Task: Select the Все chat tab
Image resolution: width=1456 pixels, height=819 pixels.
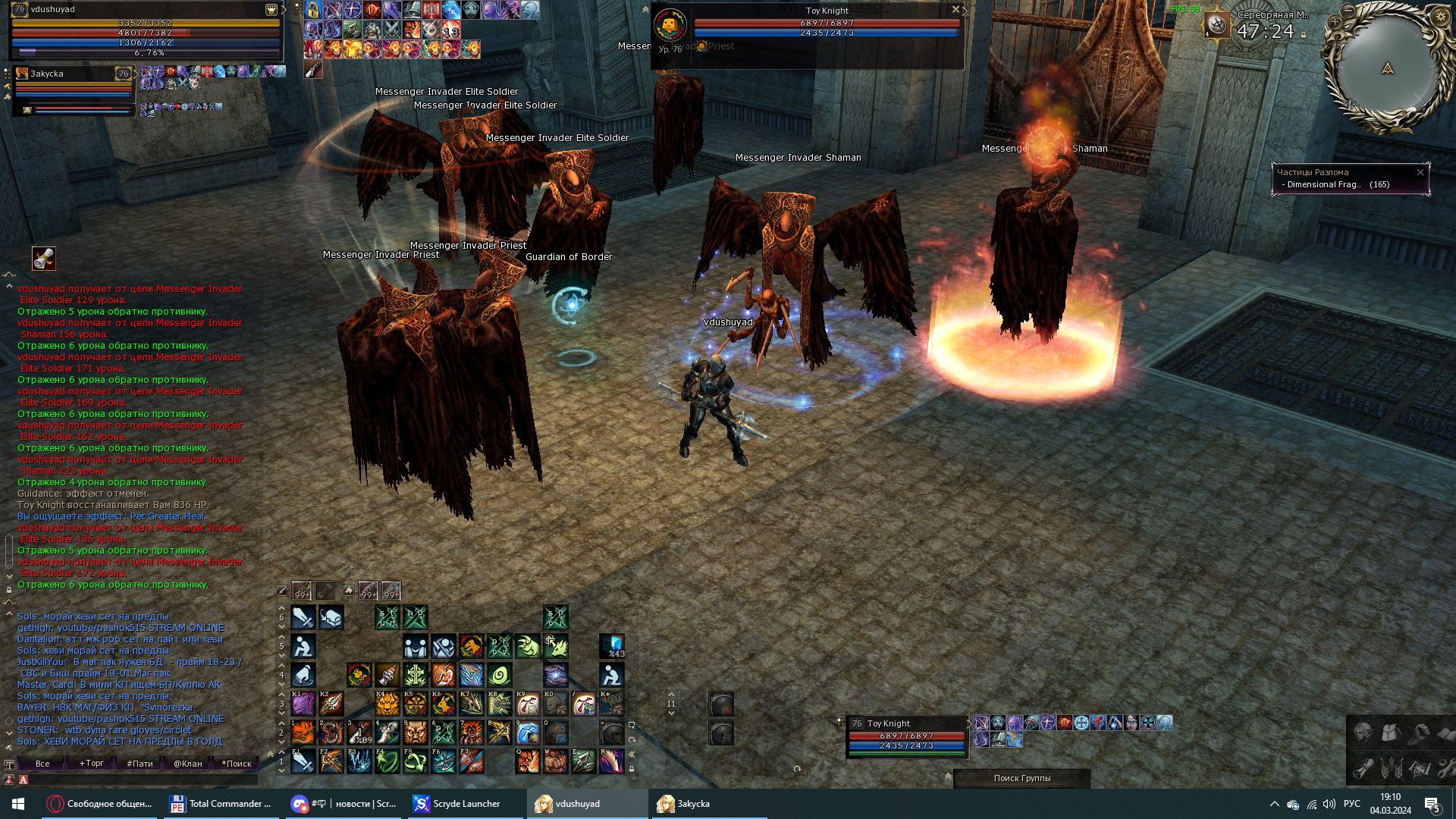Action: 42,764
